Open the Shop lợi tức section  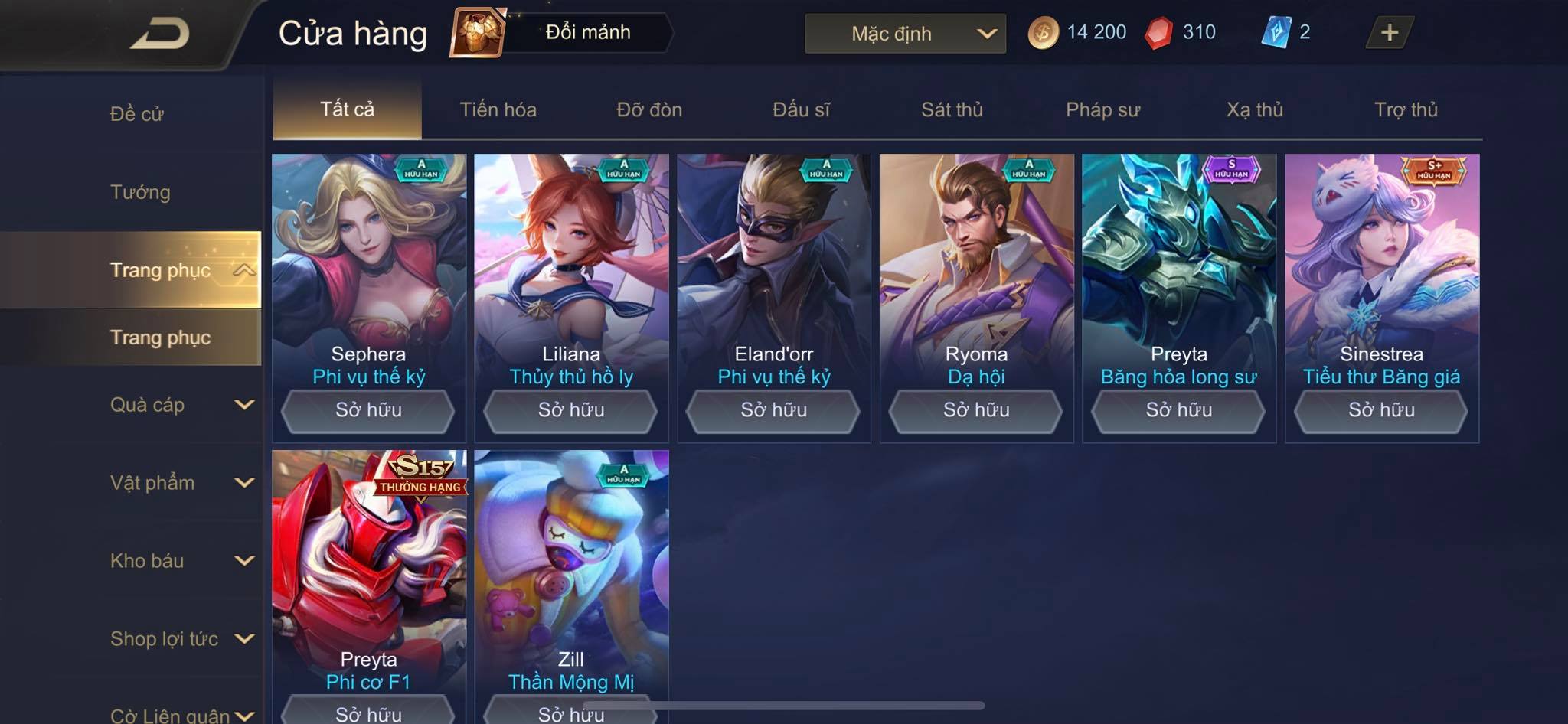click(180, 639)
